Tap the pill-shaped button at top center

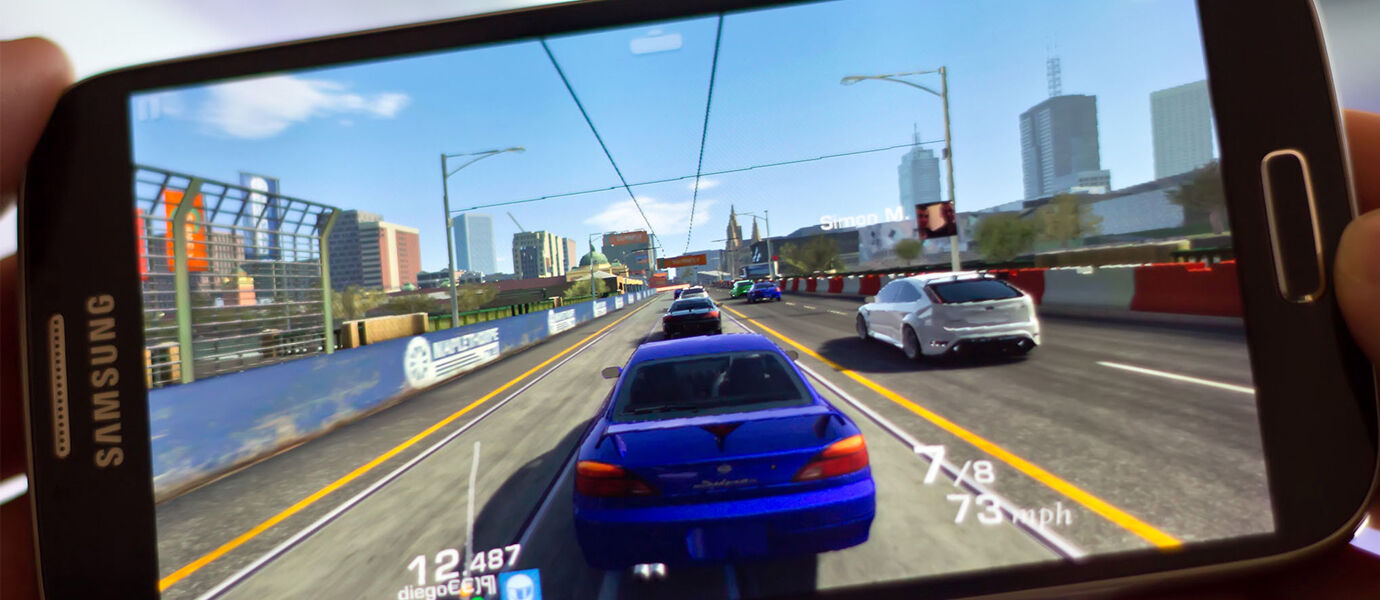655,42
